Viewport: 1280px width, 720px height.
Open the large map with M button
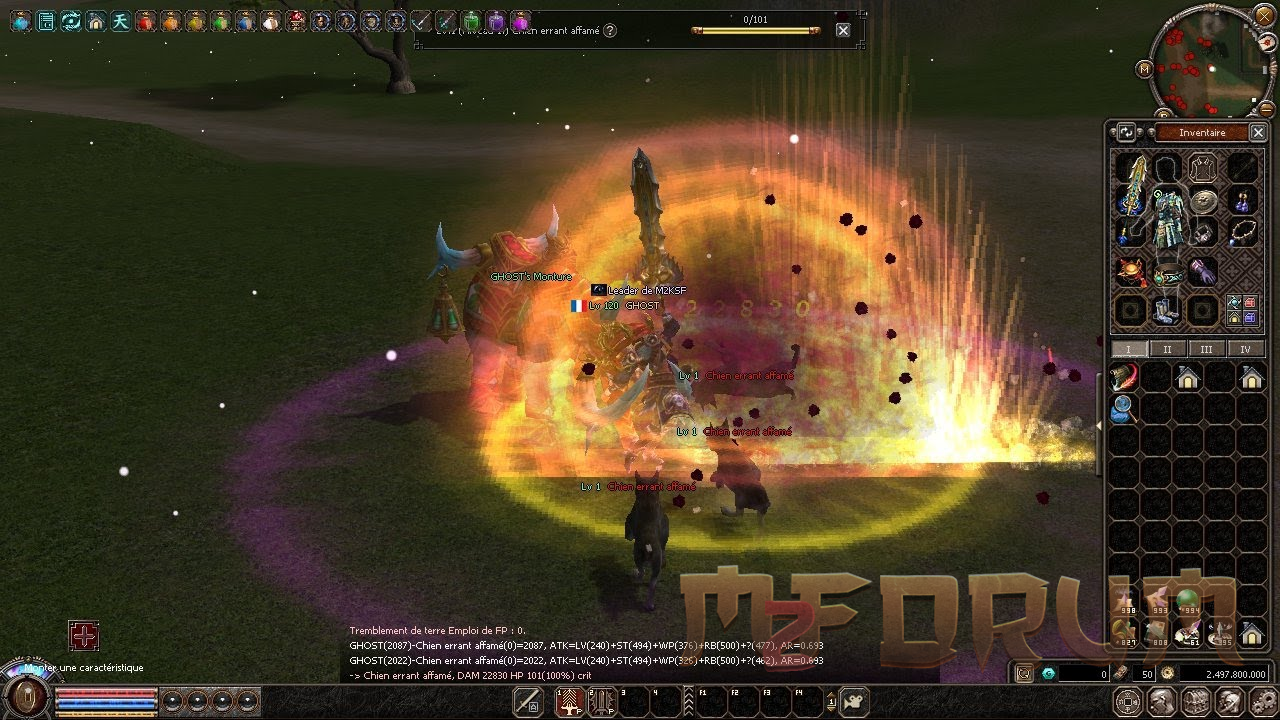pos(1145,69)
